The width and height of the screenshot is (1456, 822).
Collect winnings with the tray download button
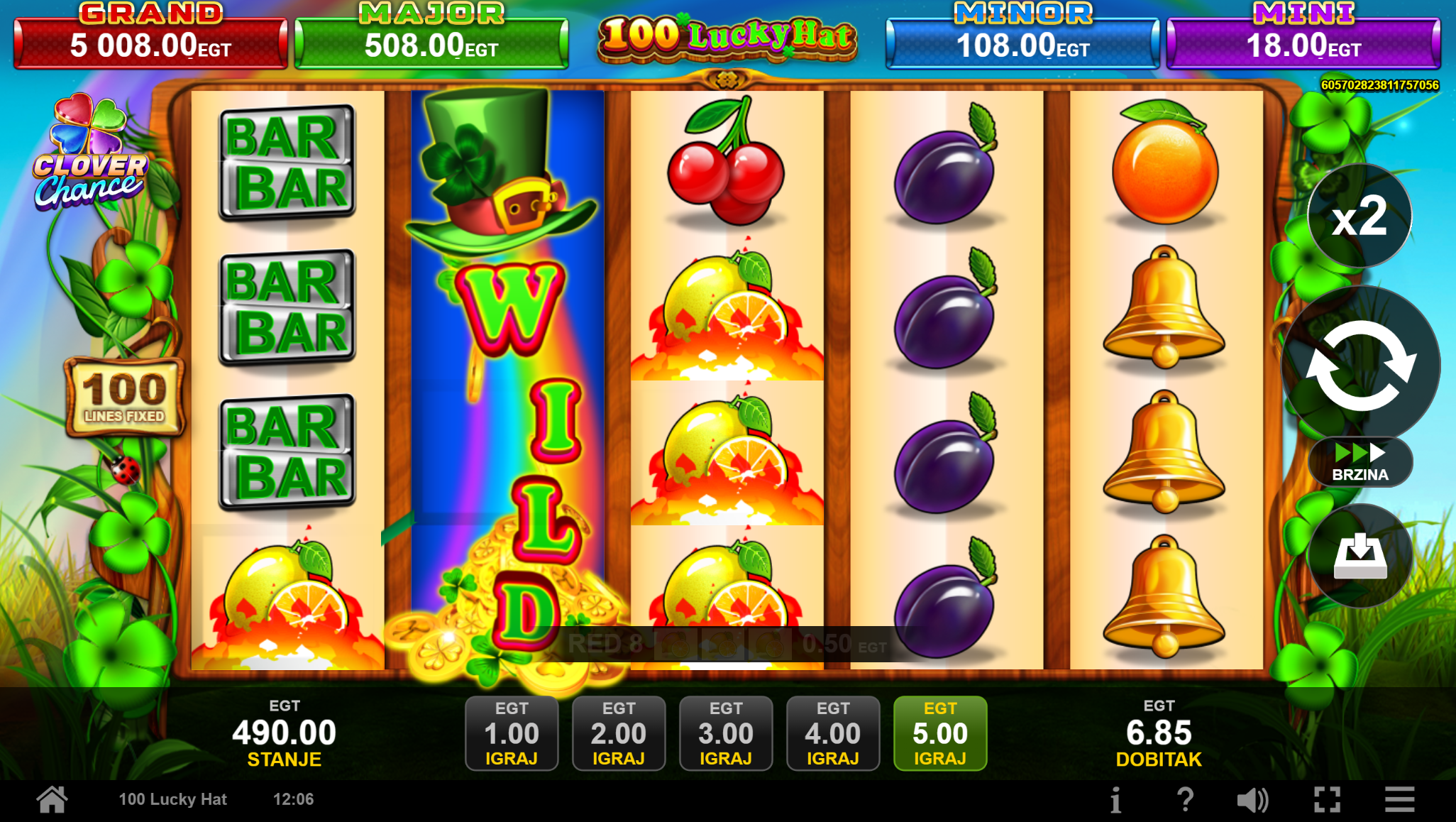click(x=1360, y=556)
